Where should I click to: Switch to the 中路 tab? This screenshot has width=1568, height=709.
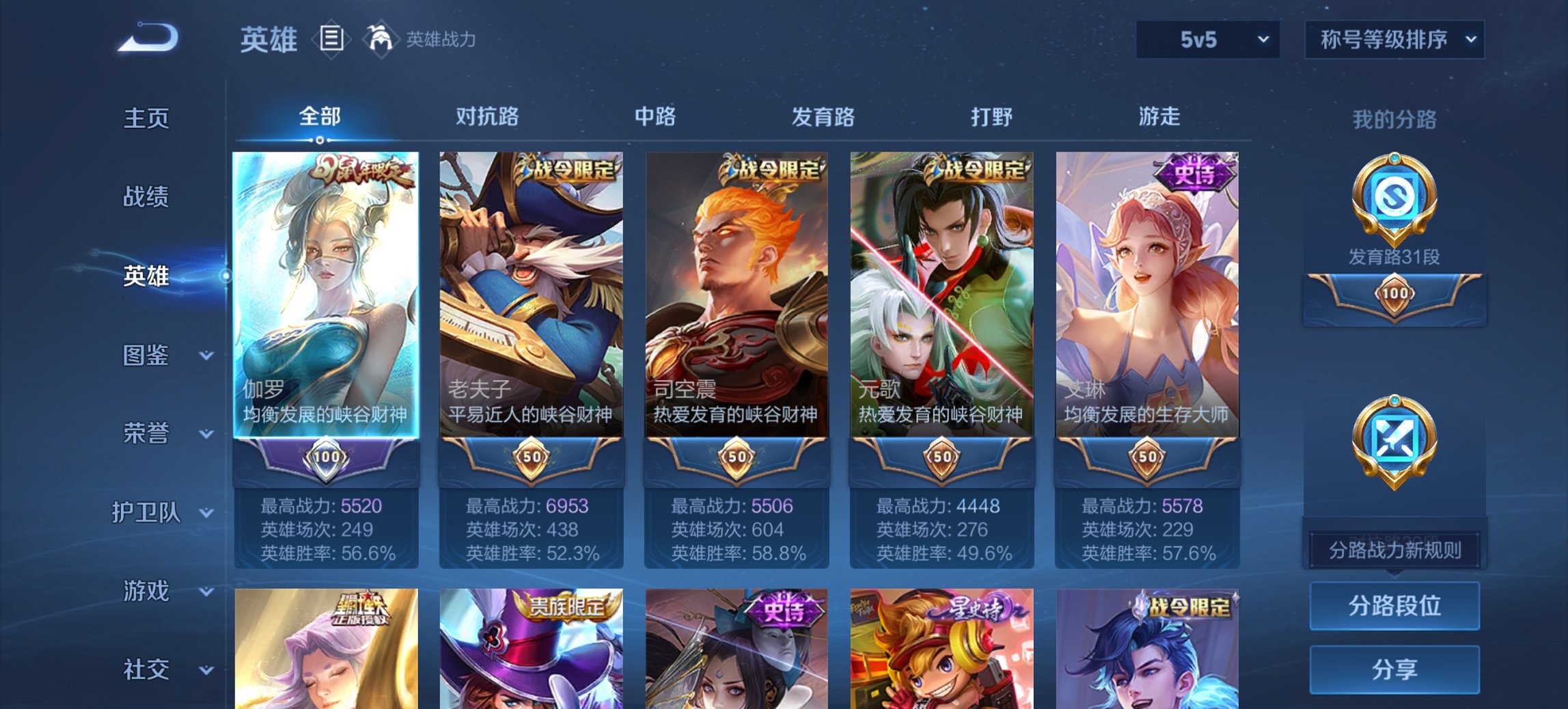coord(653,116)
